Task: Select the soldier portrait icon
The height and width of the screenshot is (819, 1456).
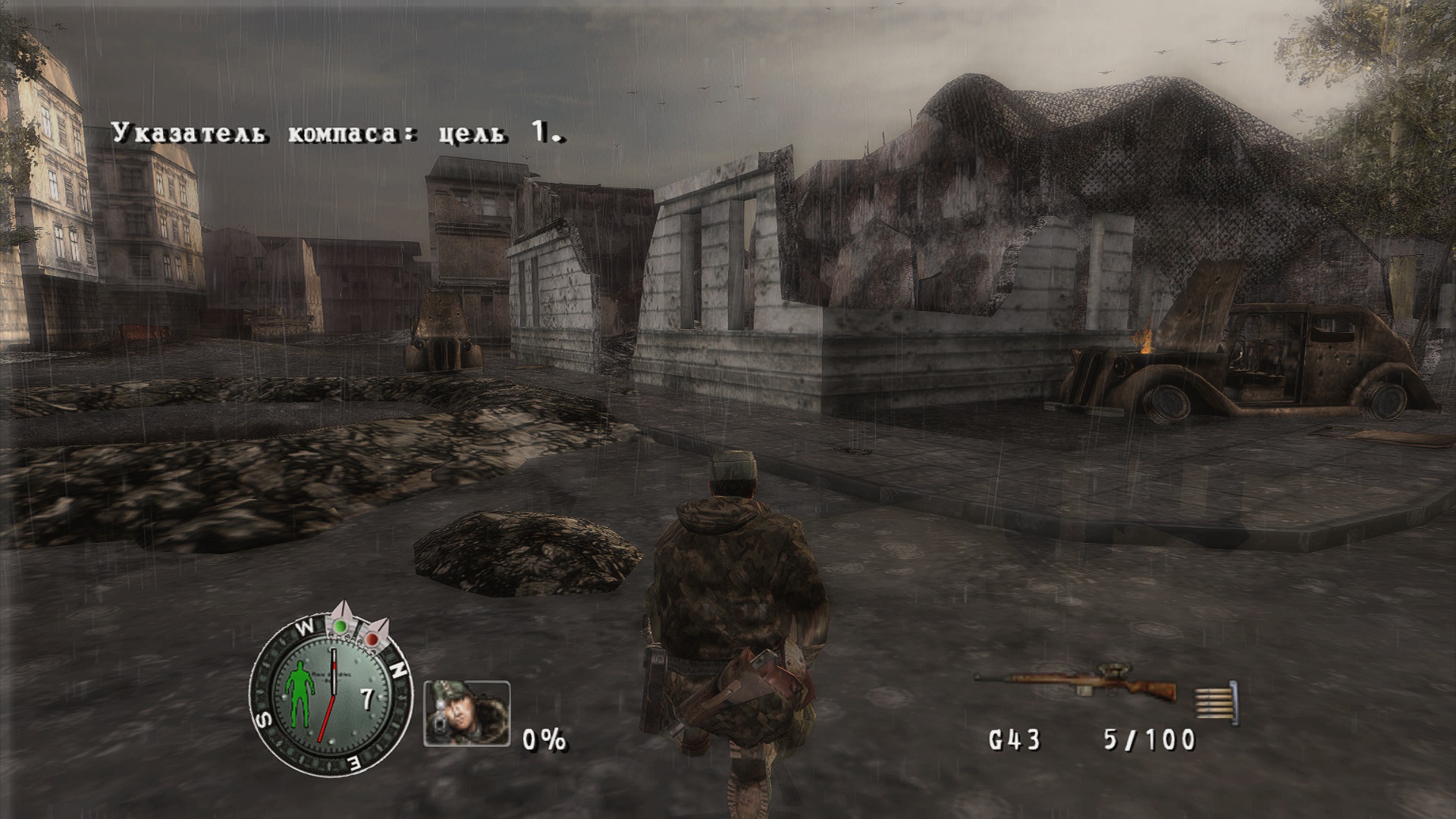Action: pos(466,714)
